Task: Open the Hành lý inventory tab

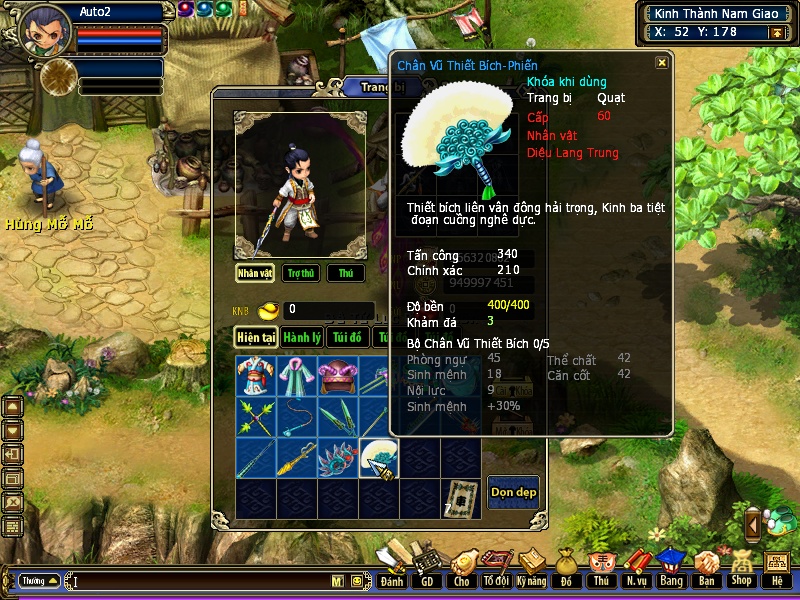Action: [301, 337]
